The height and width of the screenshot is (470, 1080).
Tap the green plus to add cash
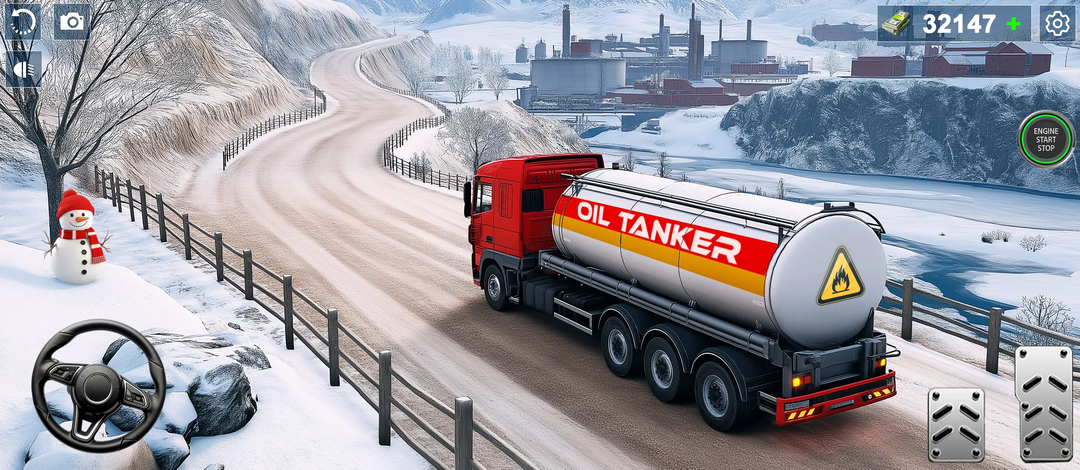coord(1015,23)
